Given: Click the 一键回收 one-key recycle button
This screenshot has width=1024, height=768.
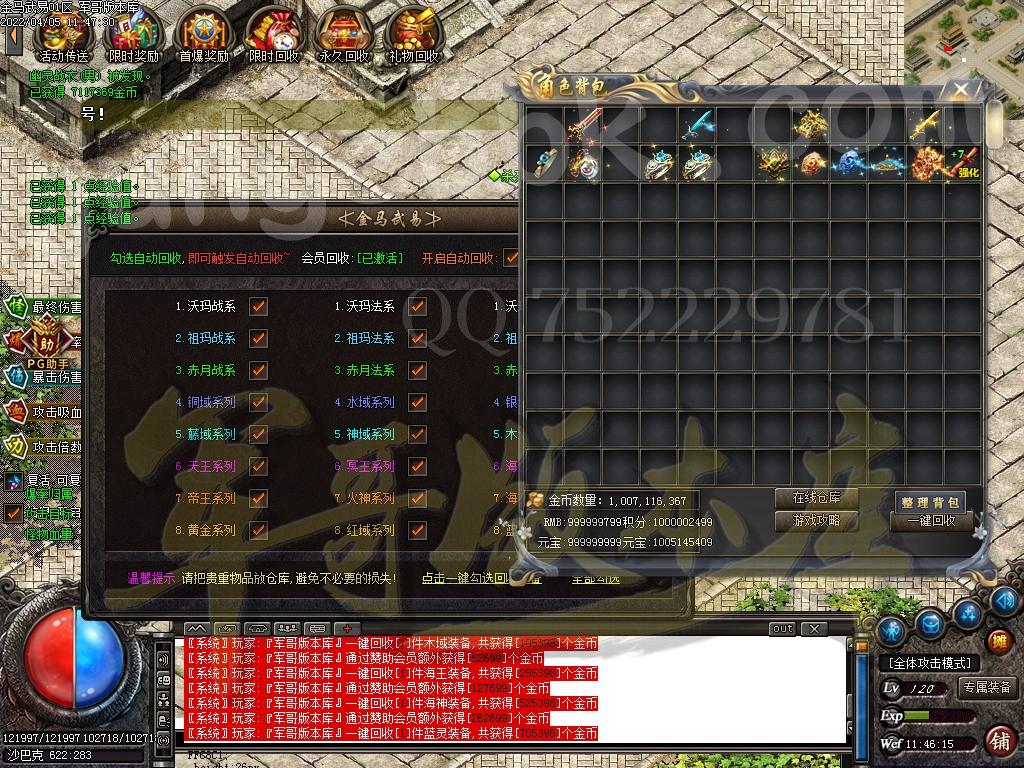Looking at the screenshot, I should click(x=930, y=521).
